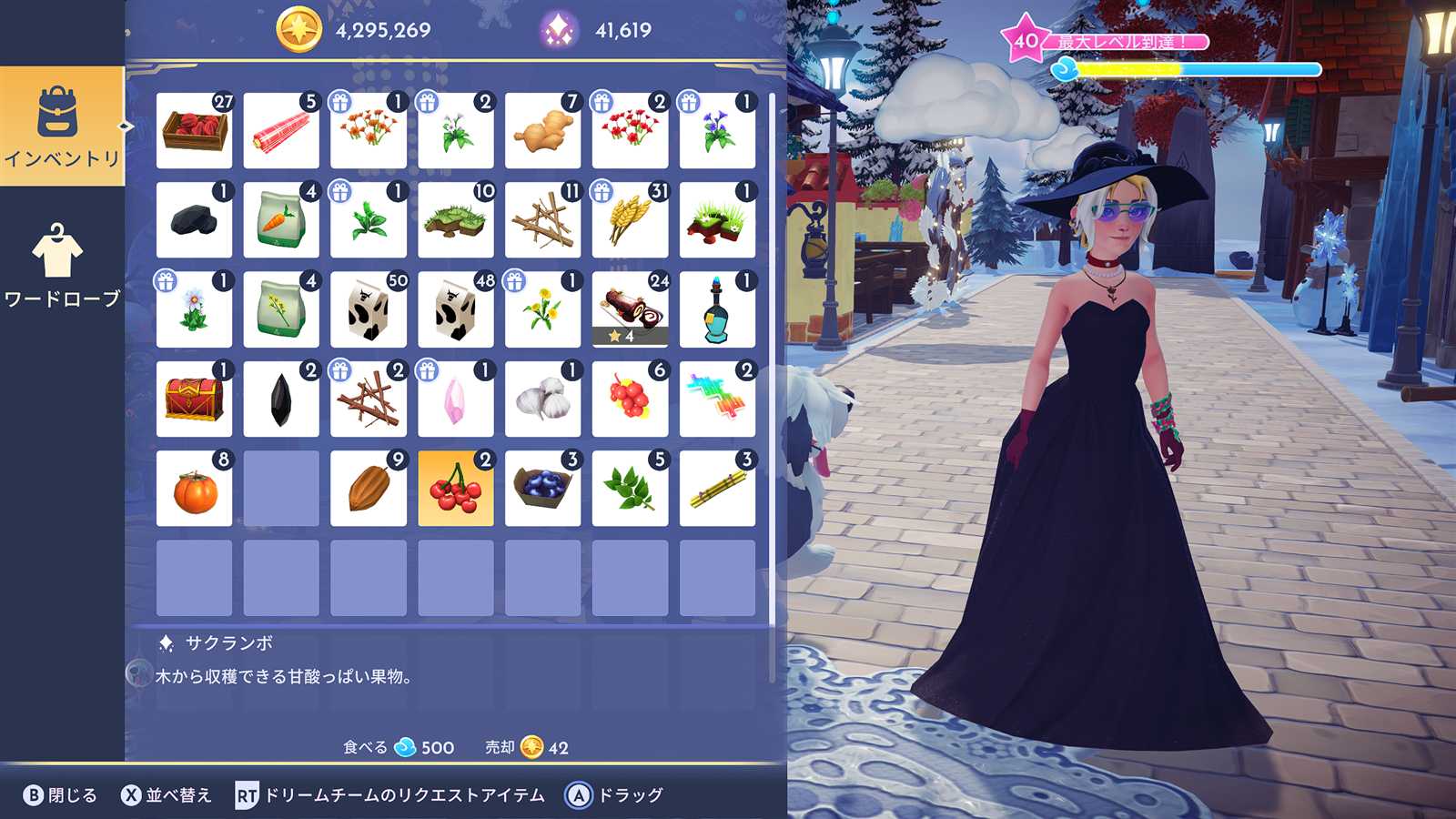Select the blue potion bottle
Image resolution: width=1456 pixels, height=819 pixels.
tap(717, 309)
